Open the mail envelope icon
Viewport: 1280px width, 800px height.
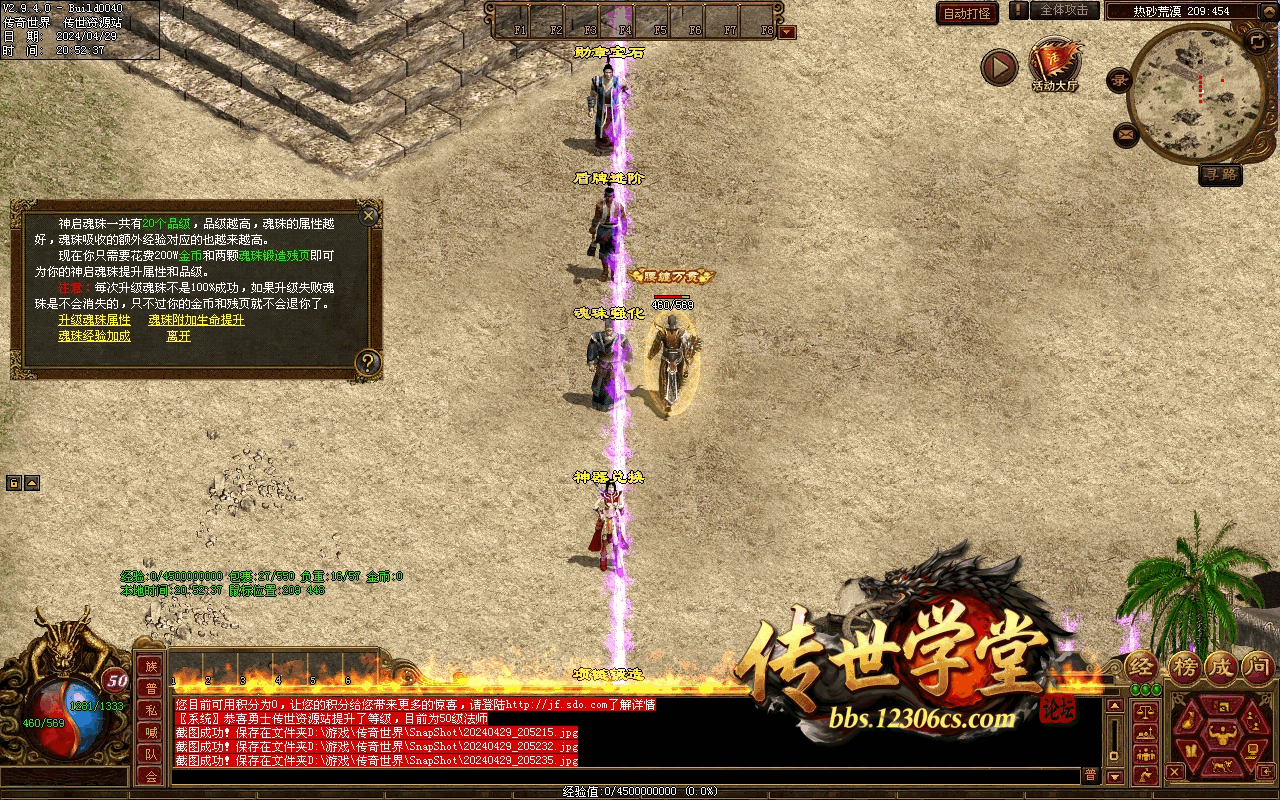point(1126,133)
